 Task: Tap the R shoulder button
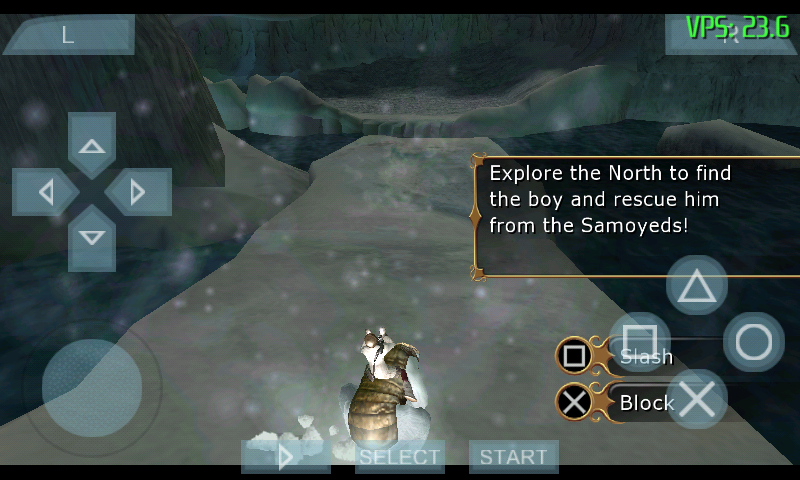[x=731, y=35]
